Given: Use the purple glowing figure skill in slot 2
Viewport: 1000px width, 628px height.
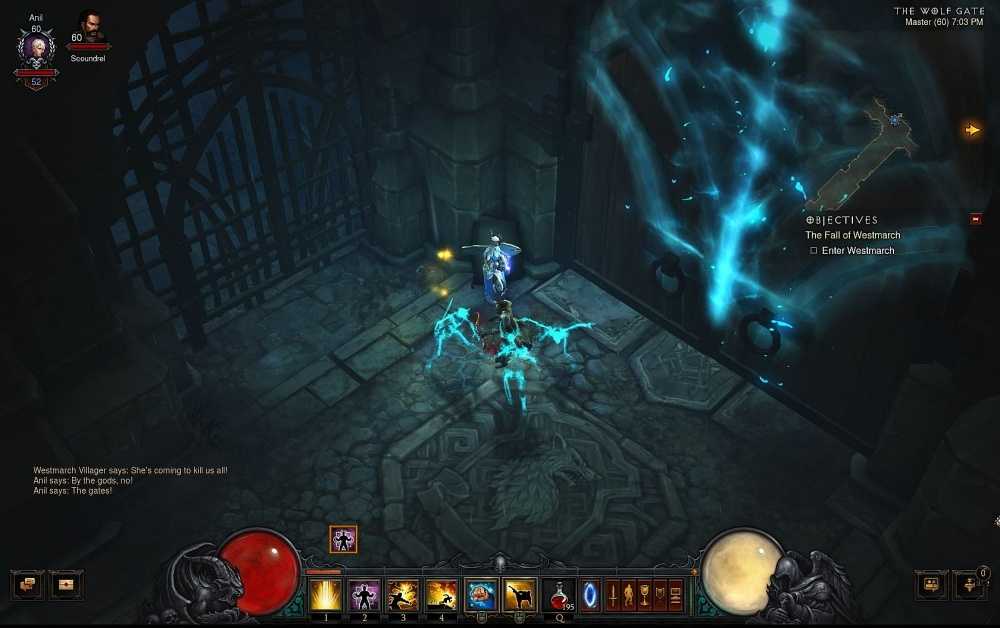Looking at the screenshot, I should point(364,595).
